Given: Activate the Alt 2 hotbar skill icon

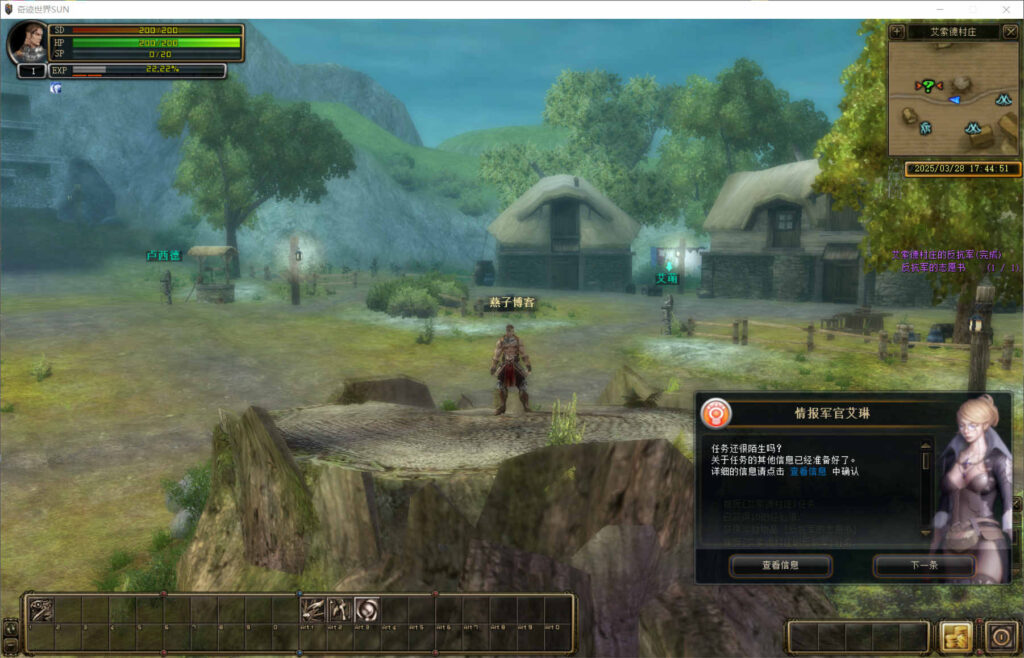Looking at the screenshot, I should pyautogui.click(x=340, y=610).
